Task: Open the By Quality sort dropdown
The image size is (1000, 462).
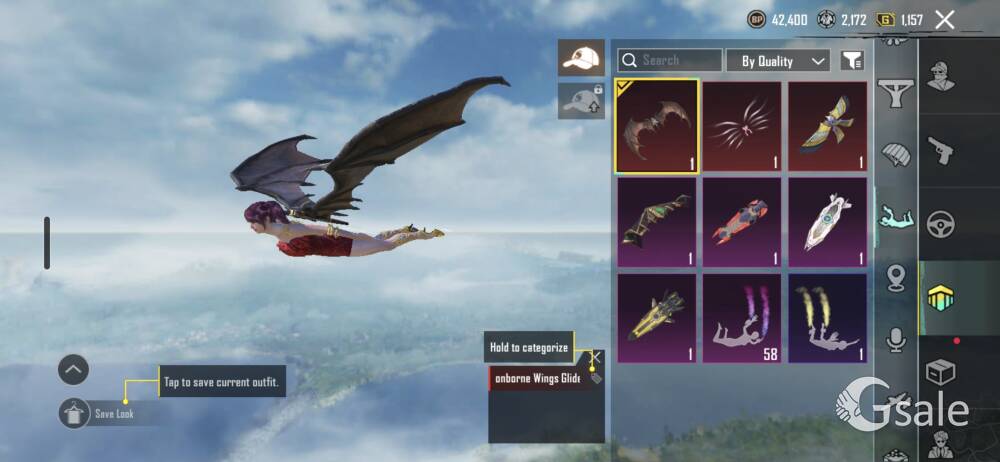Action: tap(778, 61)
